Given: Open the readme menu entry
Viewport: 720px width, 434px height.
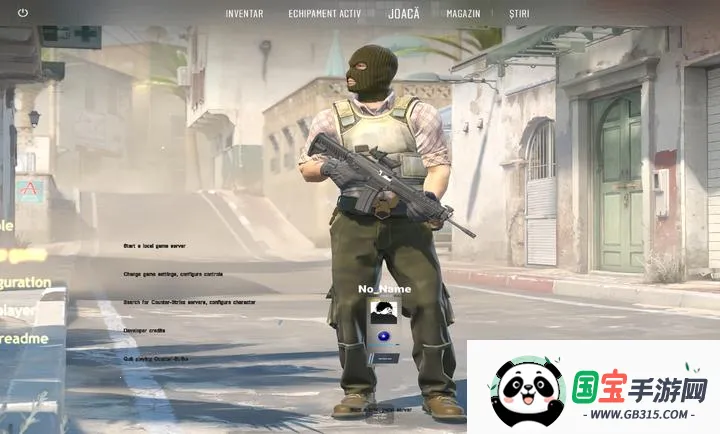Looking at the screenshot, I should pos(24,339).
